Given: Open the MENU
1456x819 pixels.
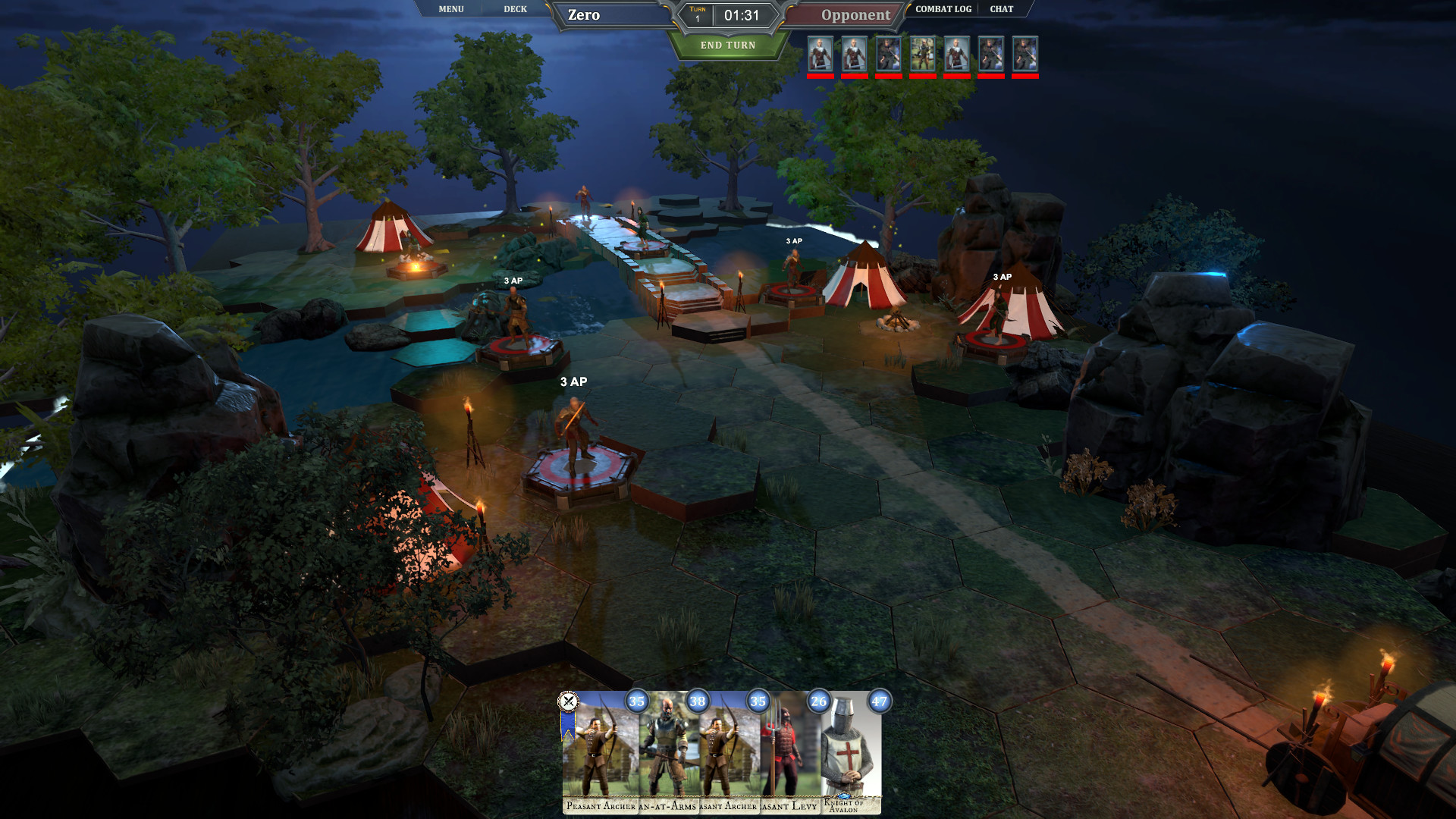Looking at the screenshot, I should [450, 9].
